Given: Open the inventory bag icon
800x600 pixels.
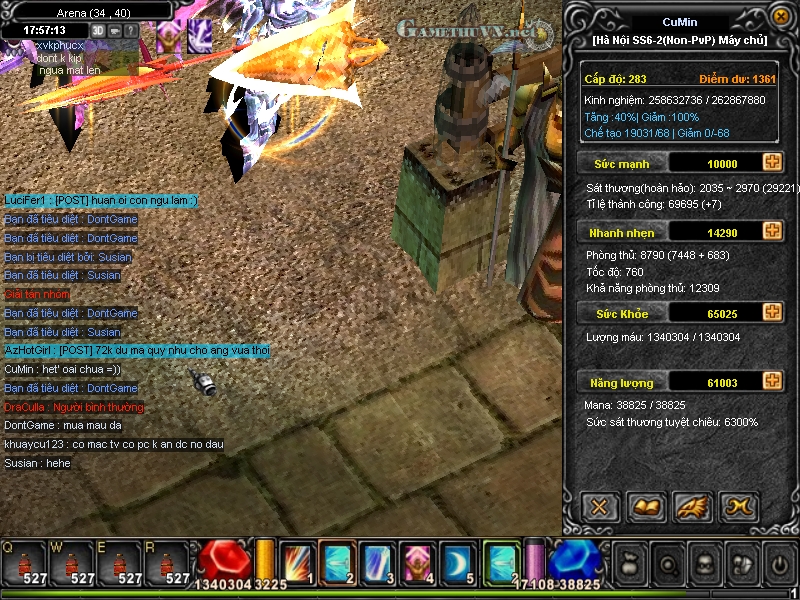Looking at the screenshot, I should click(628, 564).
